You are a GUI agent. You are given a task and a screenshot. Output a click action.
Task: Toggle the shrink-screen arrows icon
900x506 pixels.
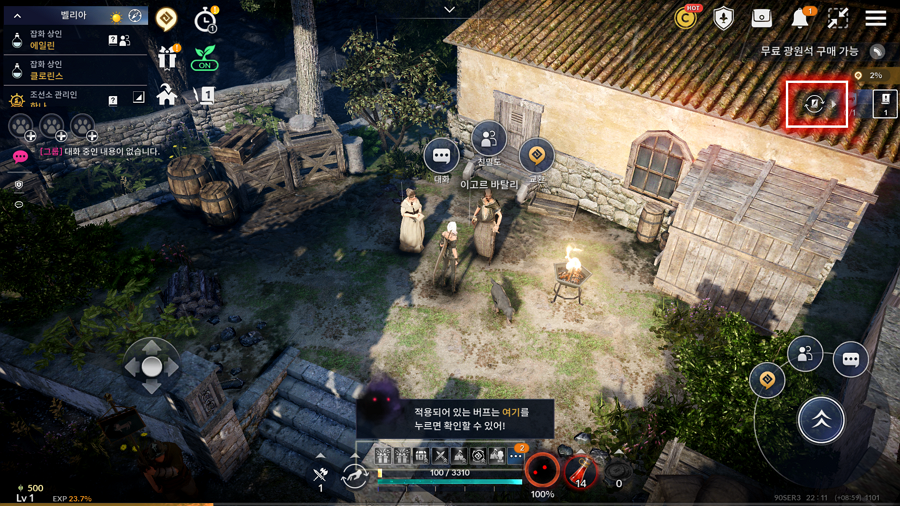point(838,18)
